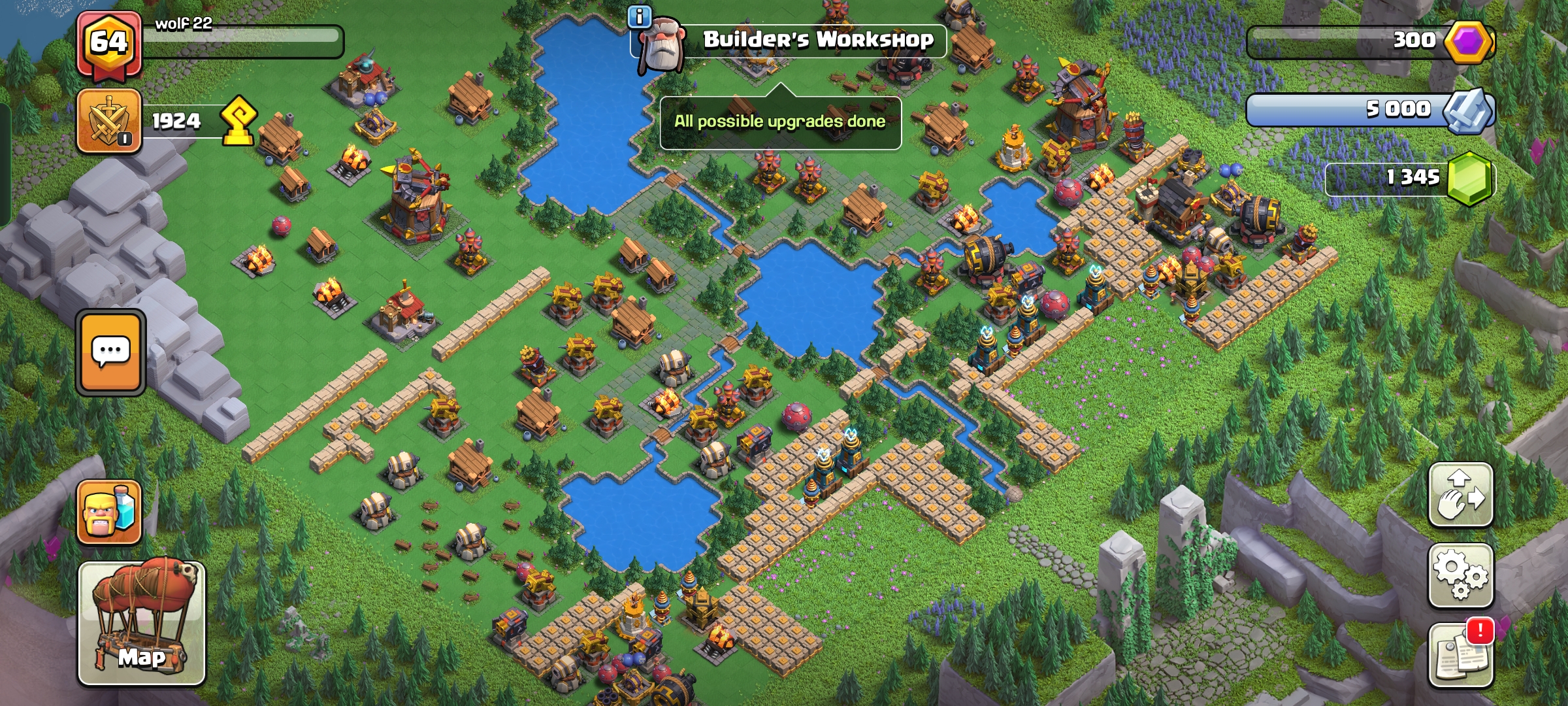Tap the gold trophy icon
This screenshot has height=706, width=1568.
pyautogui.click(x=238, y=120)
